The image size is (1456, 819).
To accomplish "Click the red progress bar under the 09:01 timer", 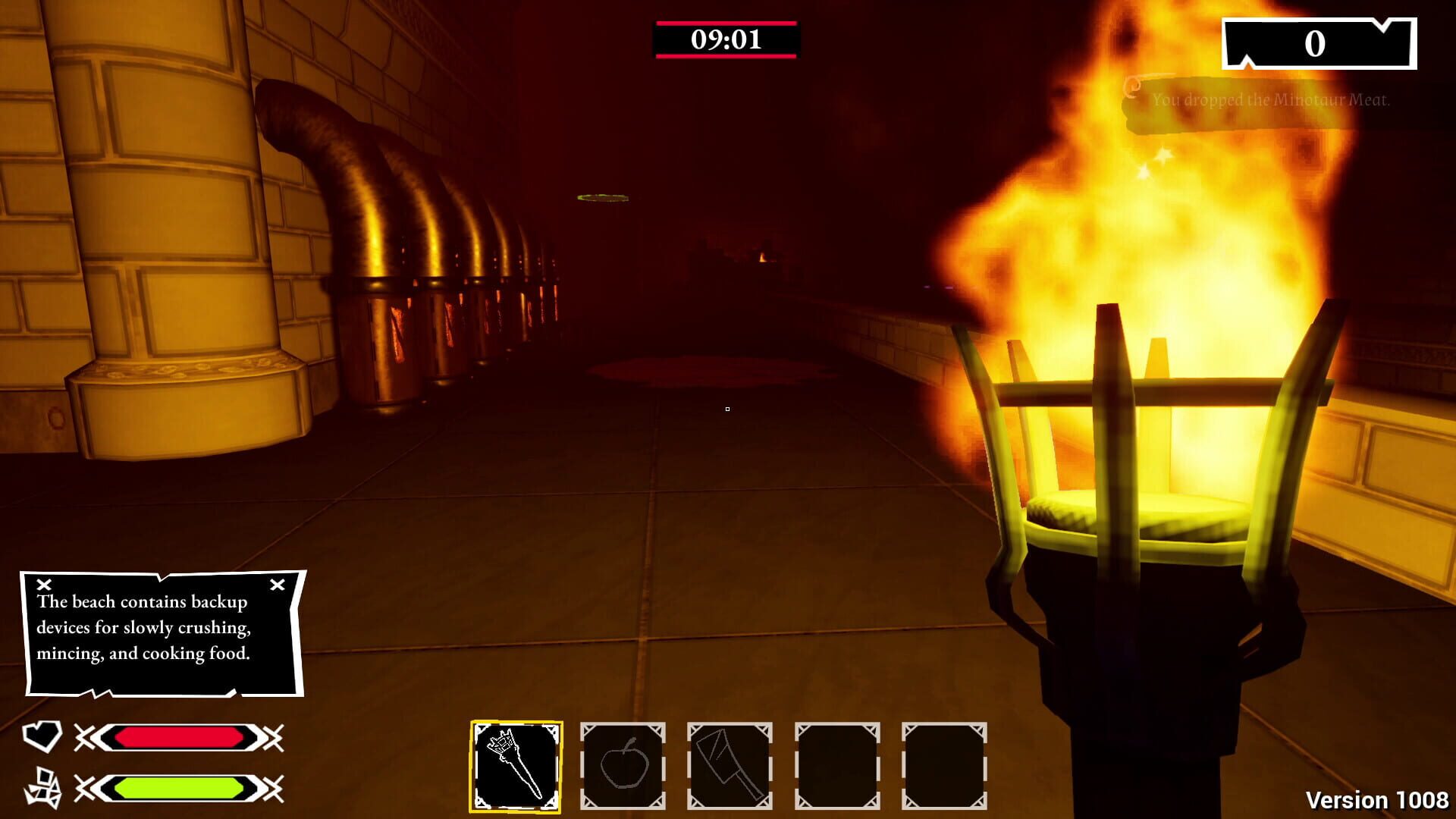I will coord(726,56).
